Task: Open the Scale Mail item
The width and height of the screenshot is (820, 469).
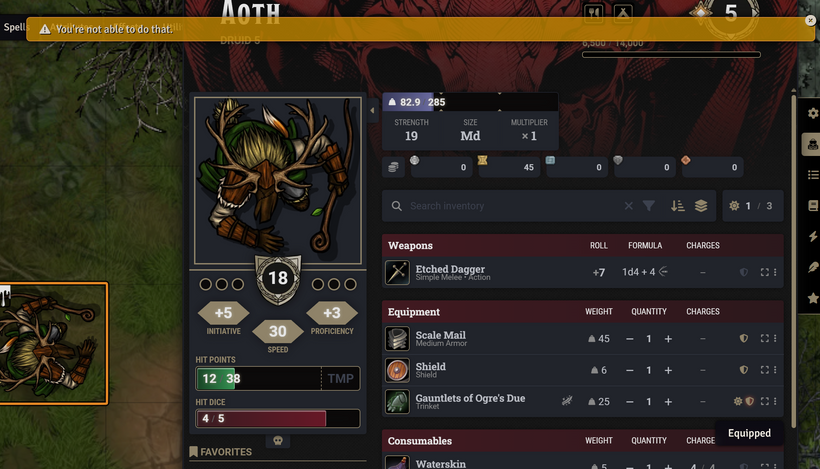Action: tap(440, 335)
